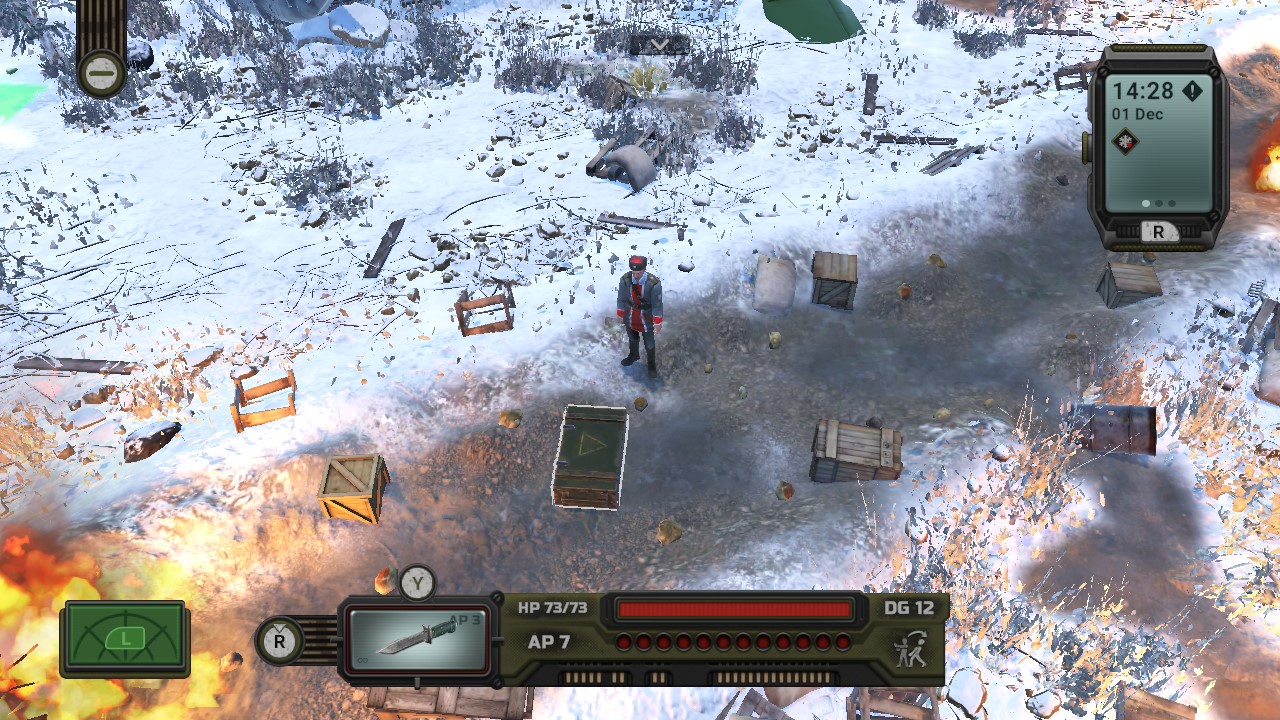Click the red health bar
1280x720 pixels.
click(735, 608)
